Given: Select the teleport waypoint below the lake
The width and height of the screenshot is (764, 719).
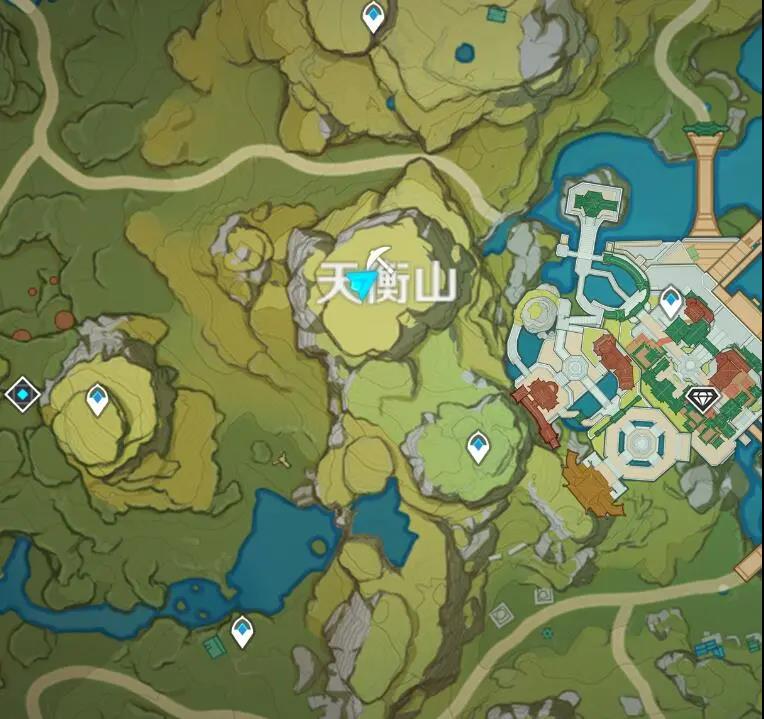Looking at the screenshot, I should (242, 630).
